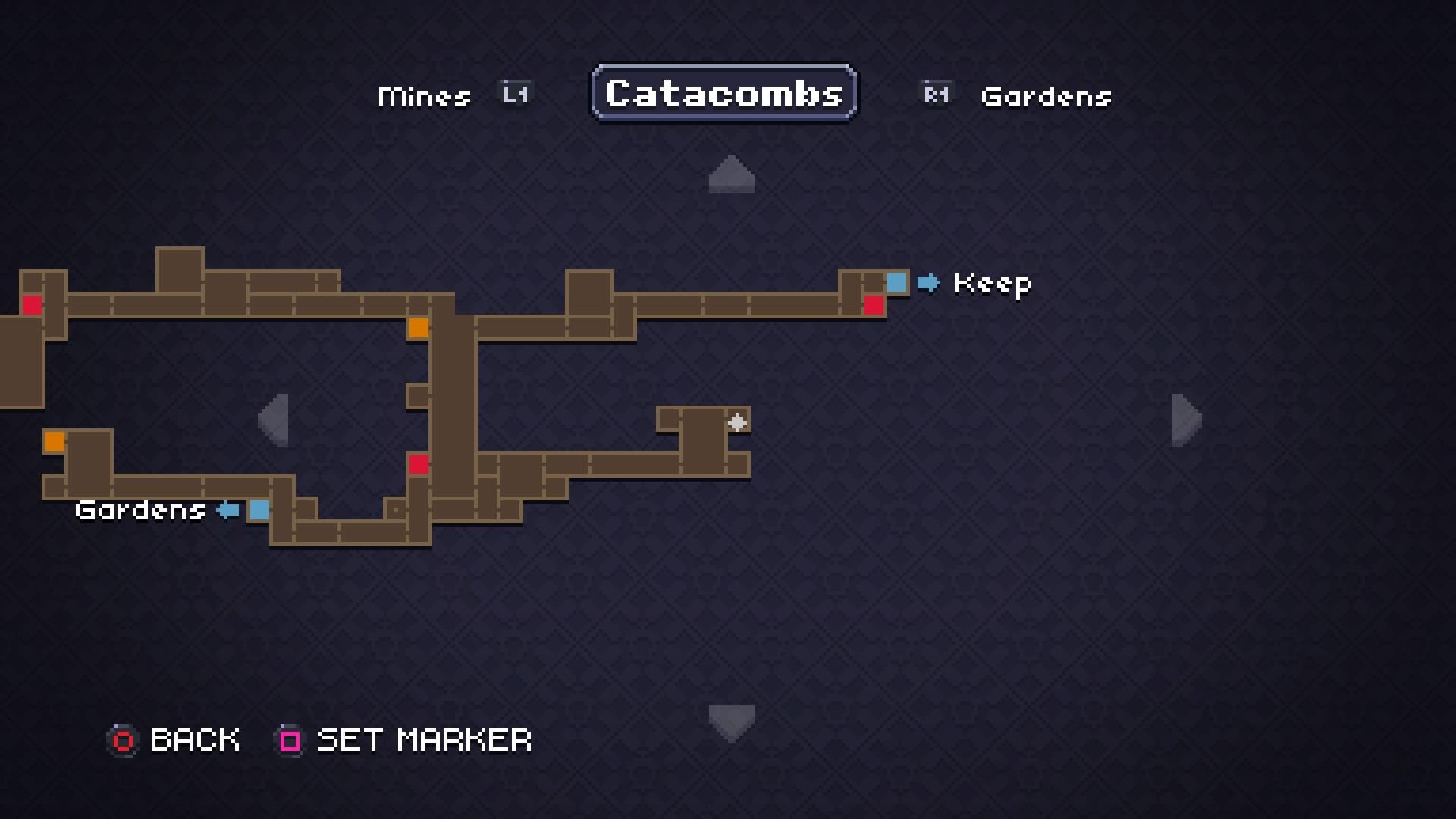This screenshot has height=819, width=1456.
Task: Pan the map left using the left arrow
Action: [x=275, y=422]
